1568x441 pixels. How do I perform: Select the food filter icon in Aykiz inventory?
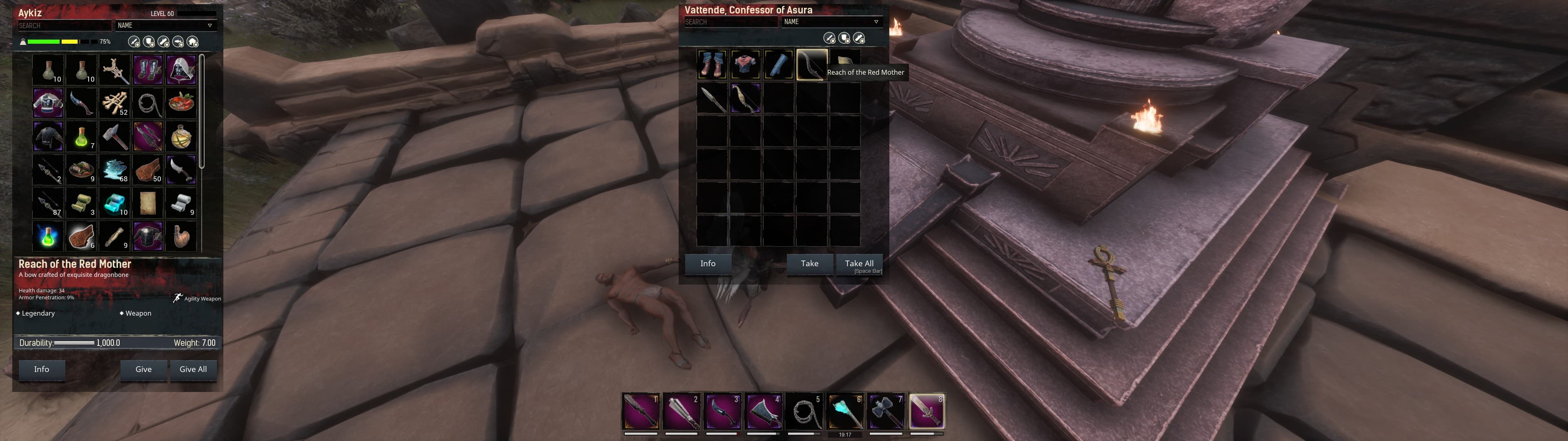click(163, 41)
